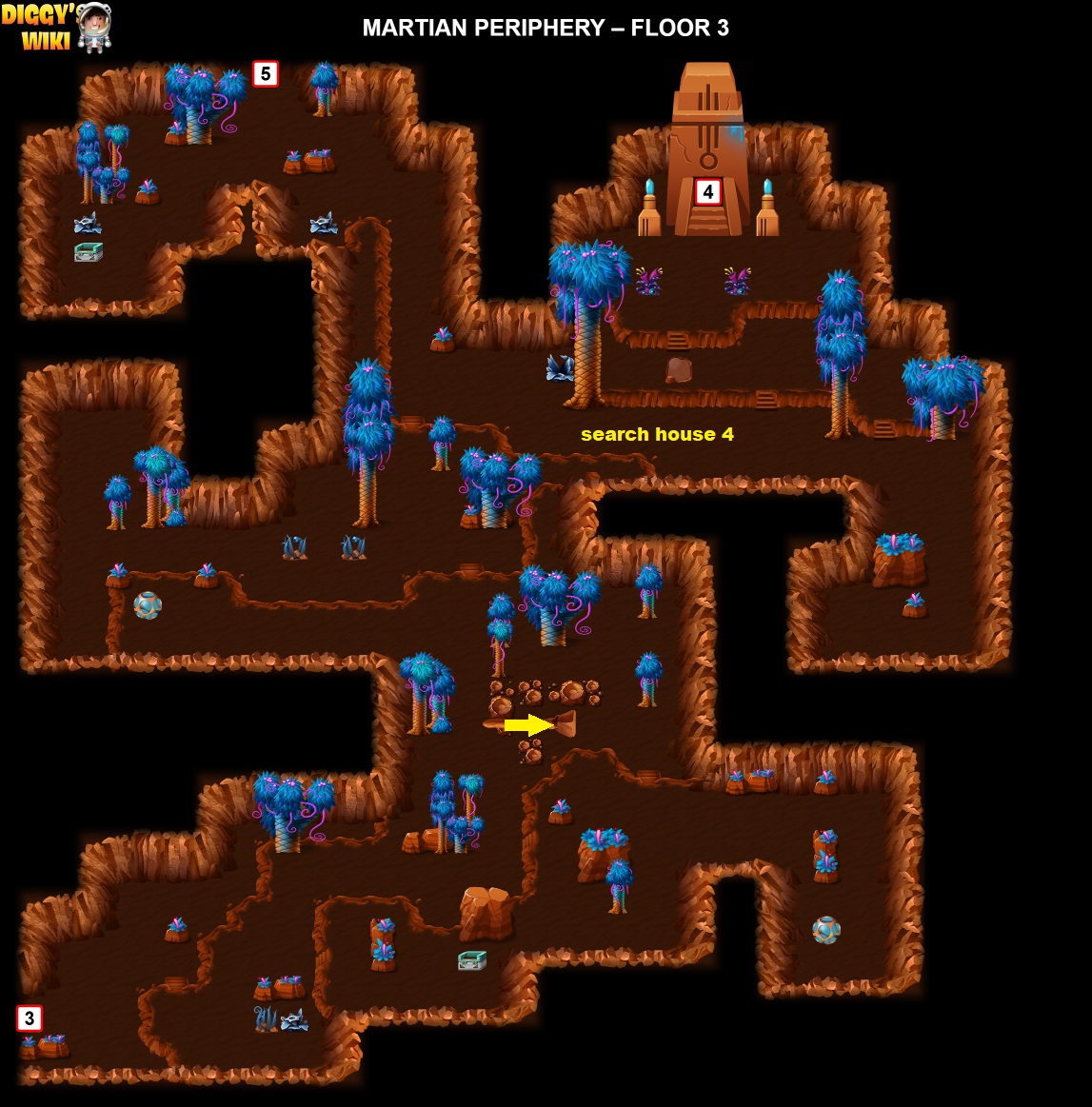Select map marker number 5
This screenshot has width=1092, height=1107.
click(x=266, y=73)
